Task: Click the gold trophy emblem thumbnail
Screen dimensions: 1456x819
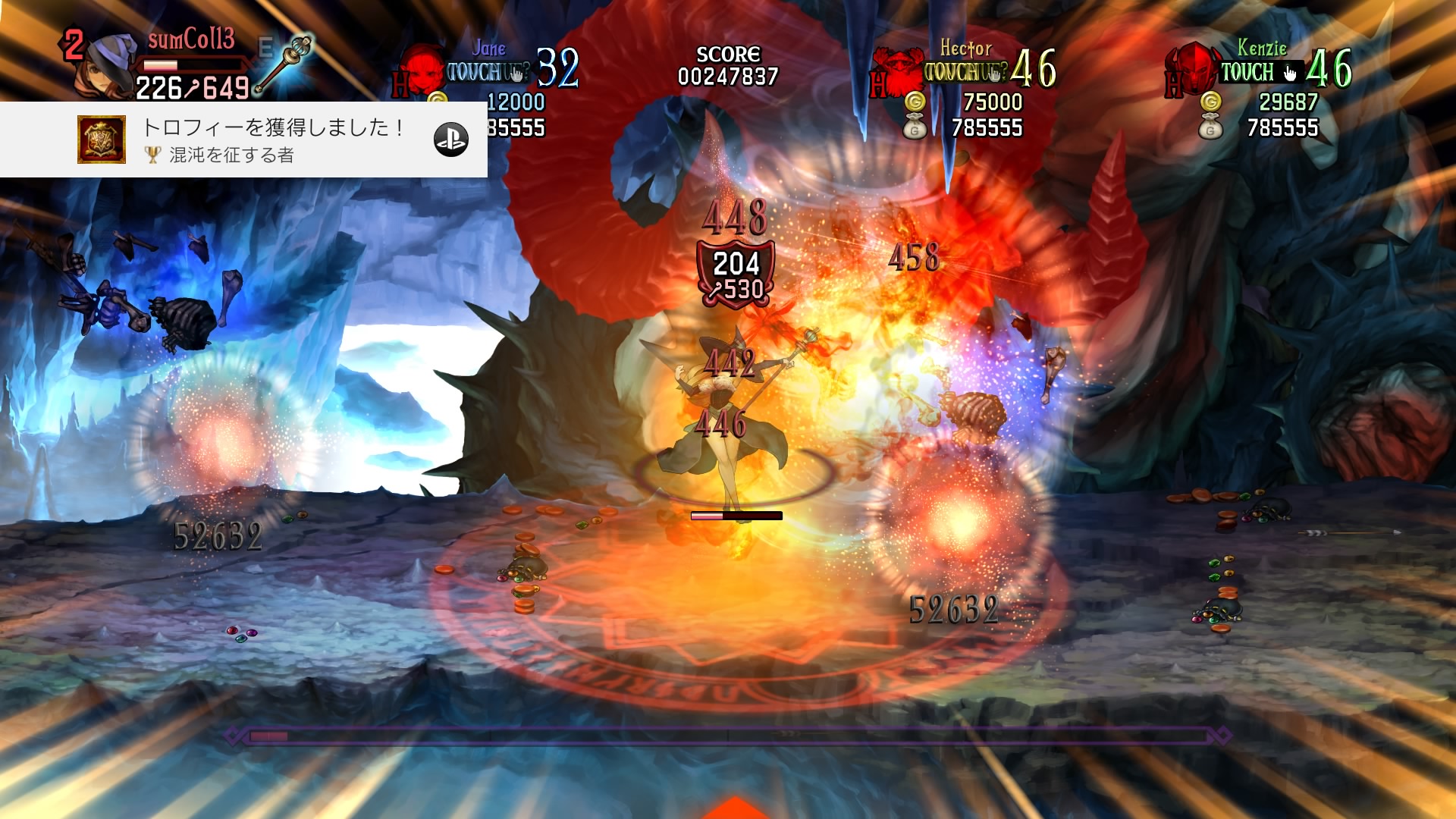Action: coord(102,140)
